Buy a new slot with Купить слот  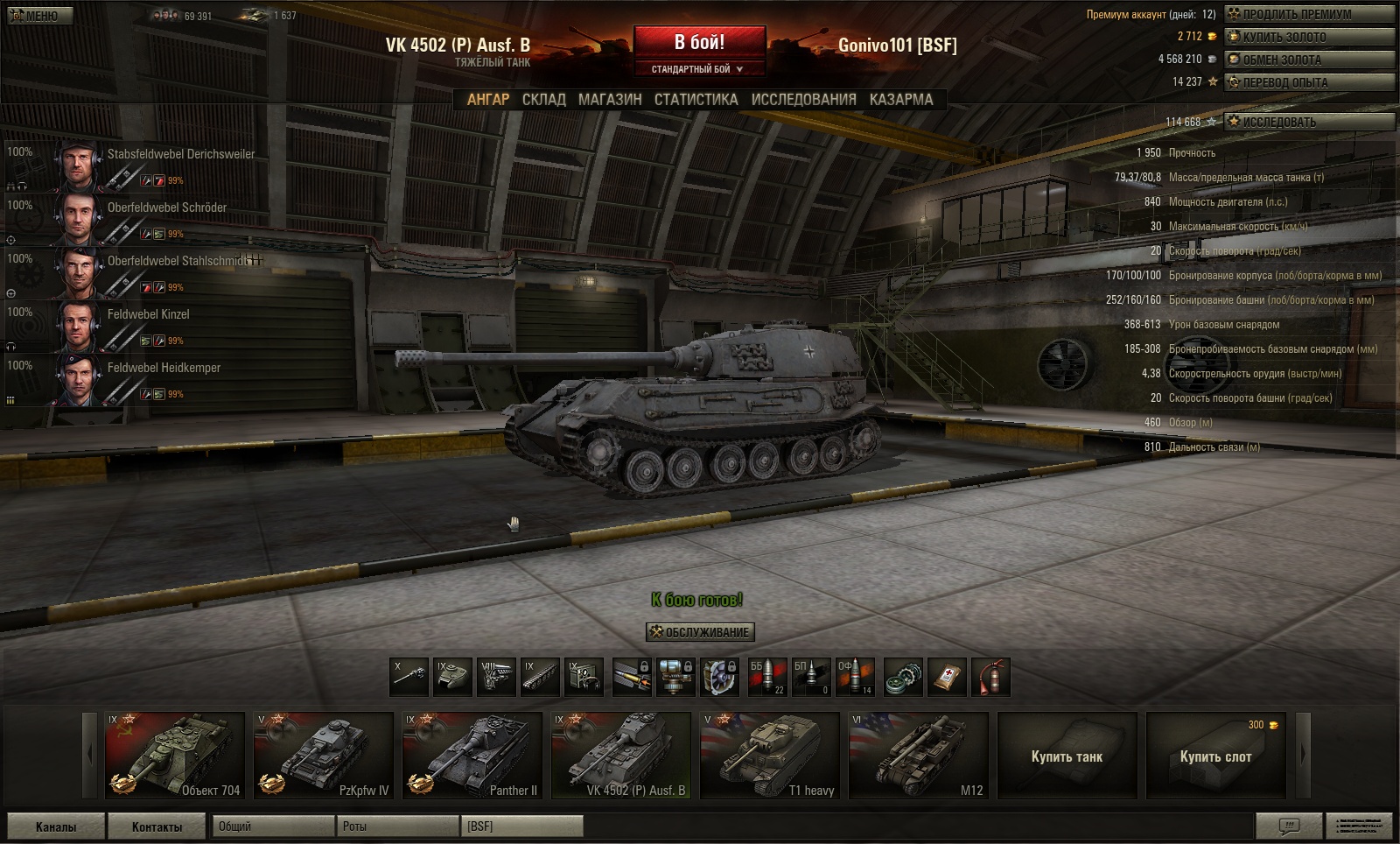tap(1215, 756)
